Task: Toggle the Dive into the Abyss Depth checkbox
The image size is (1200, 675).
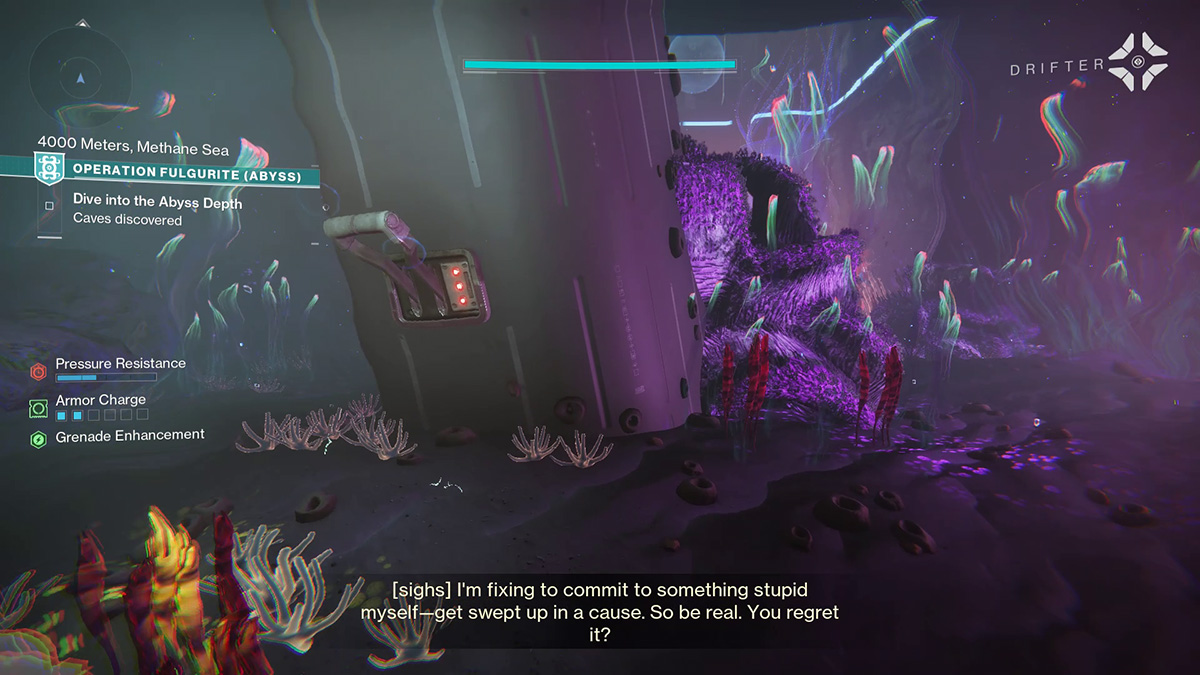Action: (x=49, y=207)
